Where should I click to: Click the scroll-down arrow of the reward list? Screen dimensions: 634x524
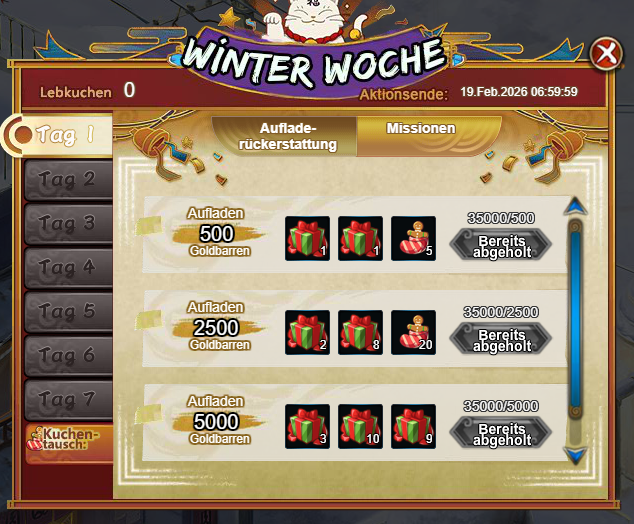574,454
